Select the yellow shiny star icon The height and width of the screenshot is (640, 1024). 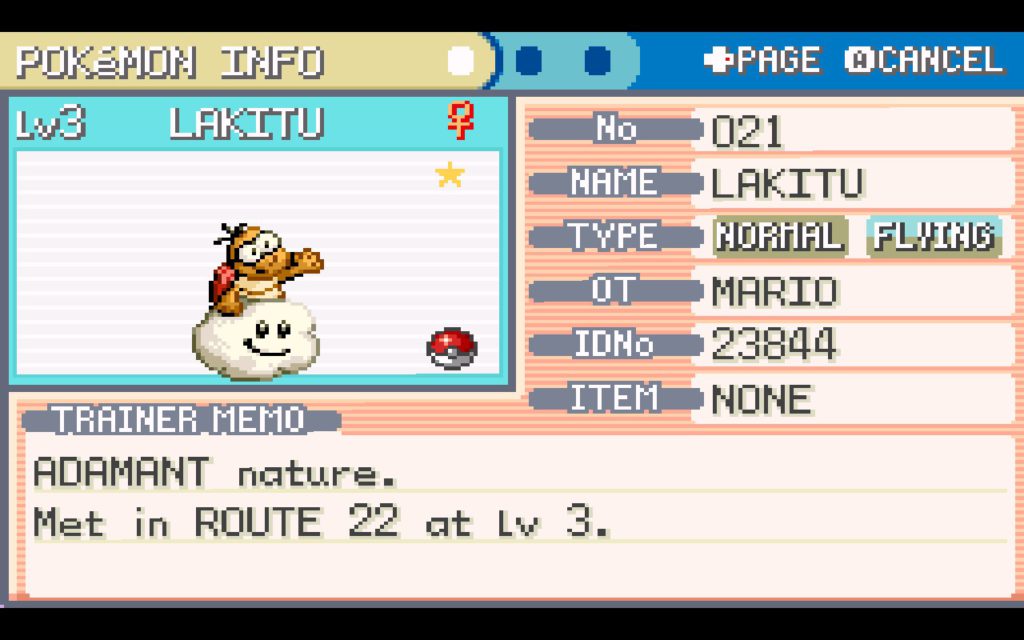(x=450, y=176)
